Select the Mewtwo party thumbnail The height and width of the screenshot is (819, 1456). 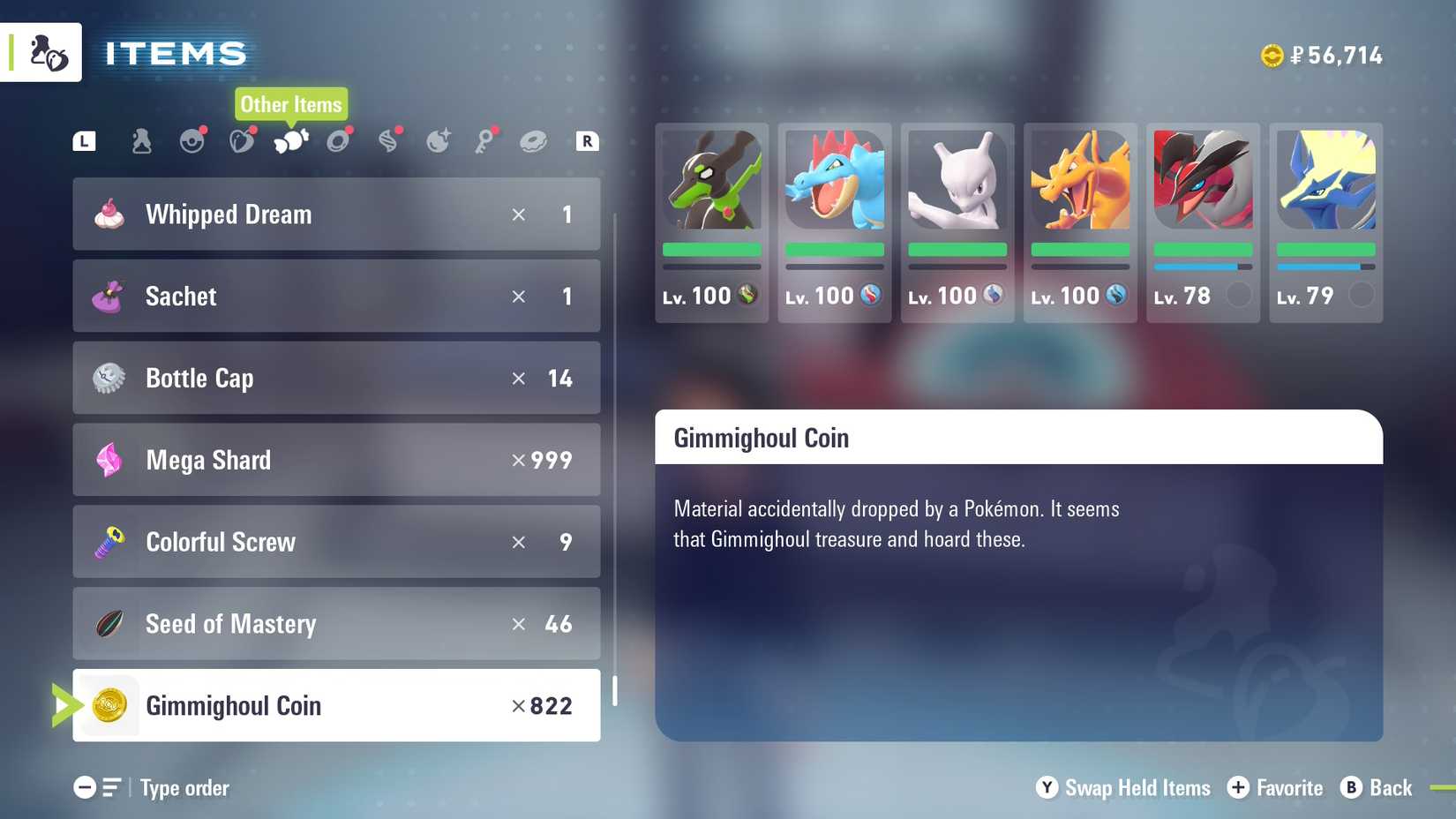click(957, 181)
